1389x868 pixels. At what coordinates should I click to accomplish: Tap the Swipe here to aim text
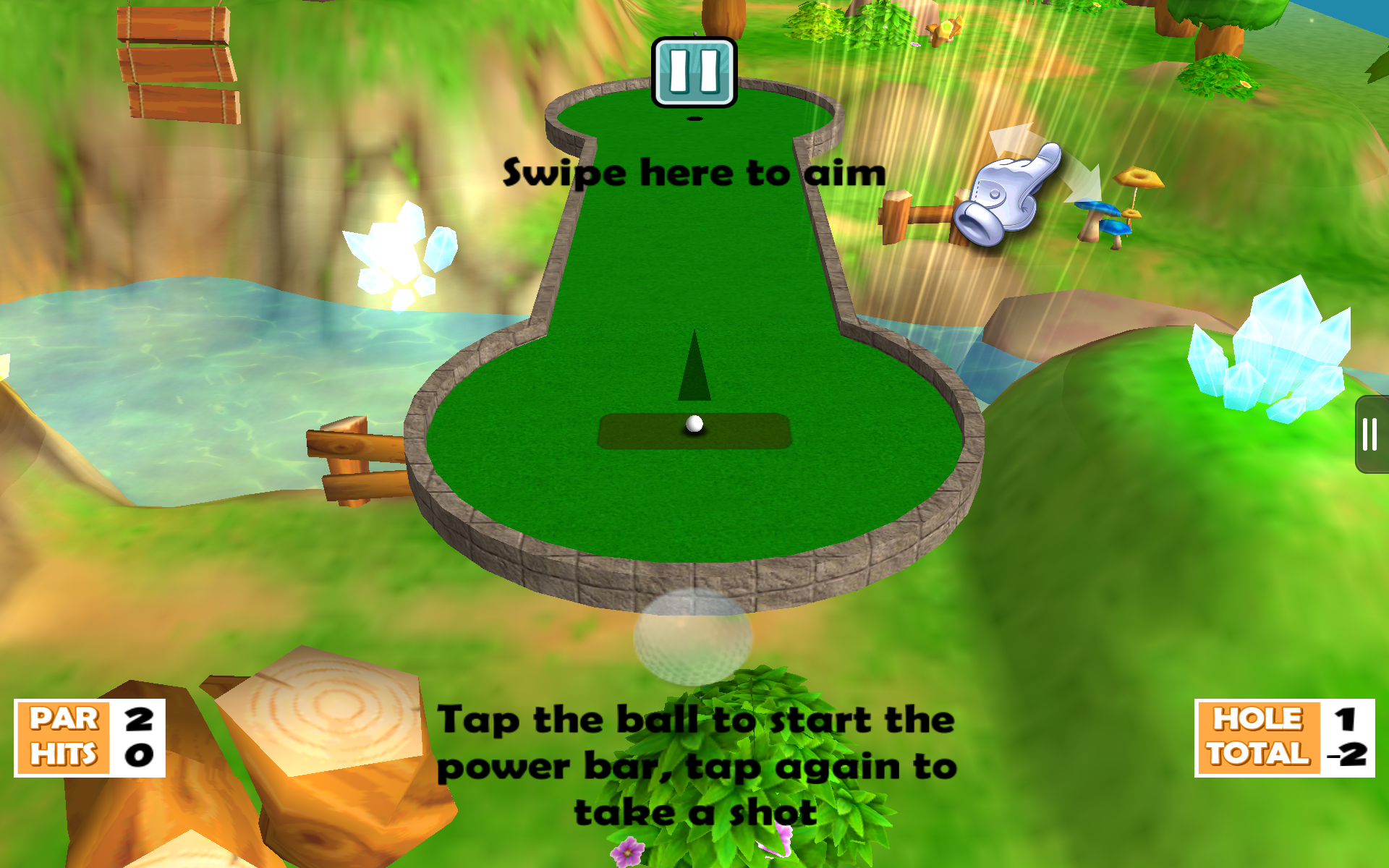pos(694,172)
